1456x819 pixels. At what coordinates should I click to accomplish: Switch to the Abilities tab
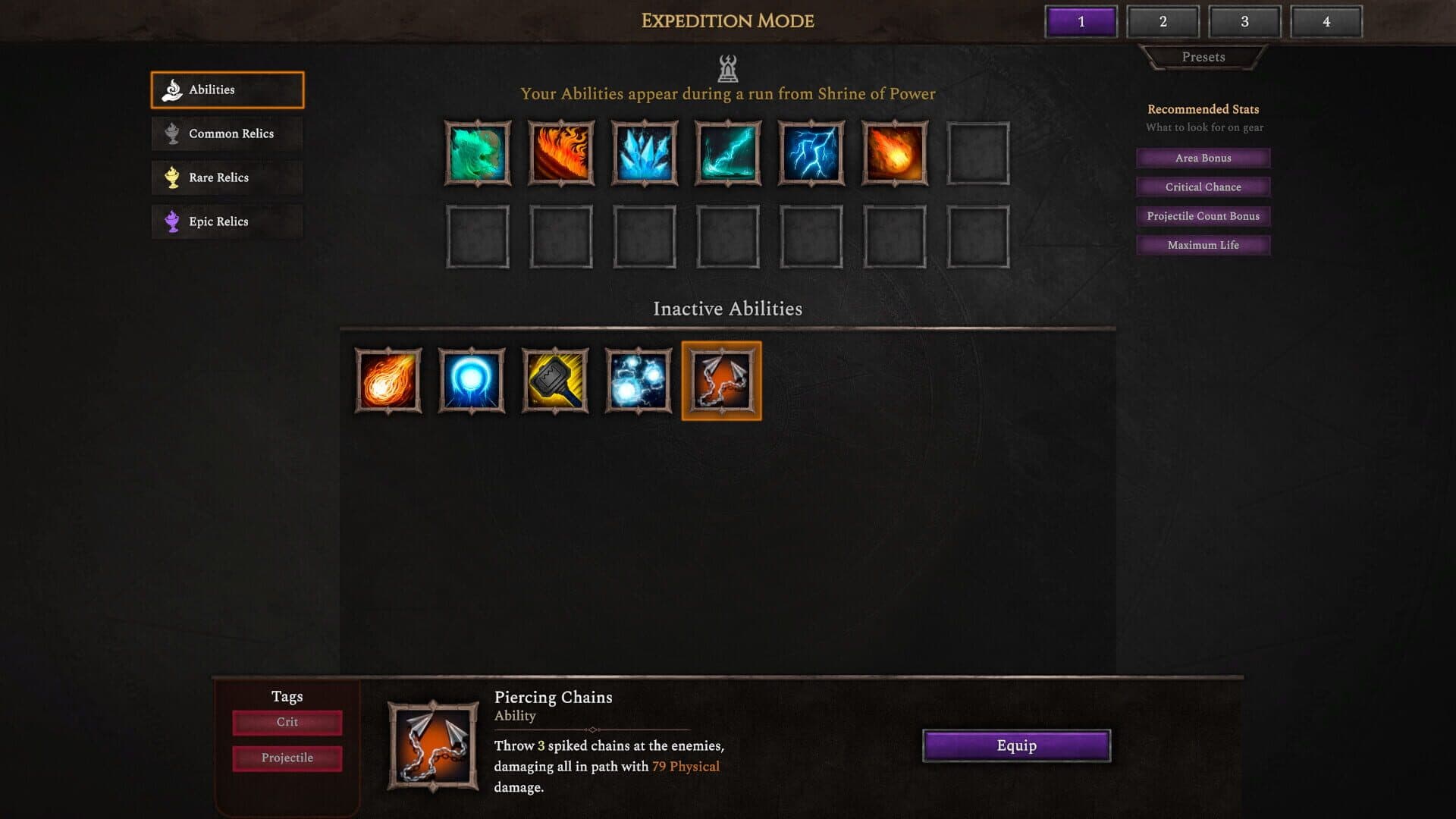(227, 89)
